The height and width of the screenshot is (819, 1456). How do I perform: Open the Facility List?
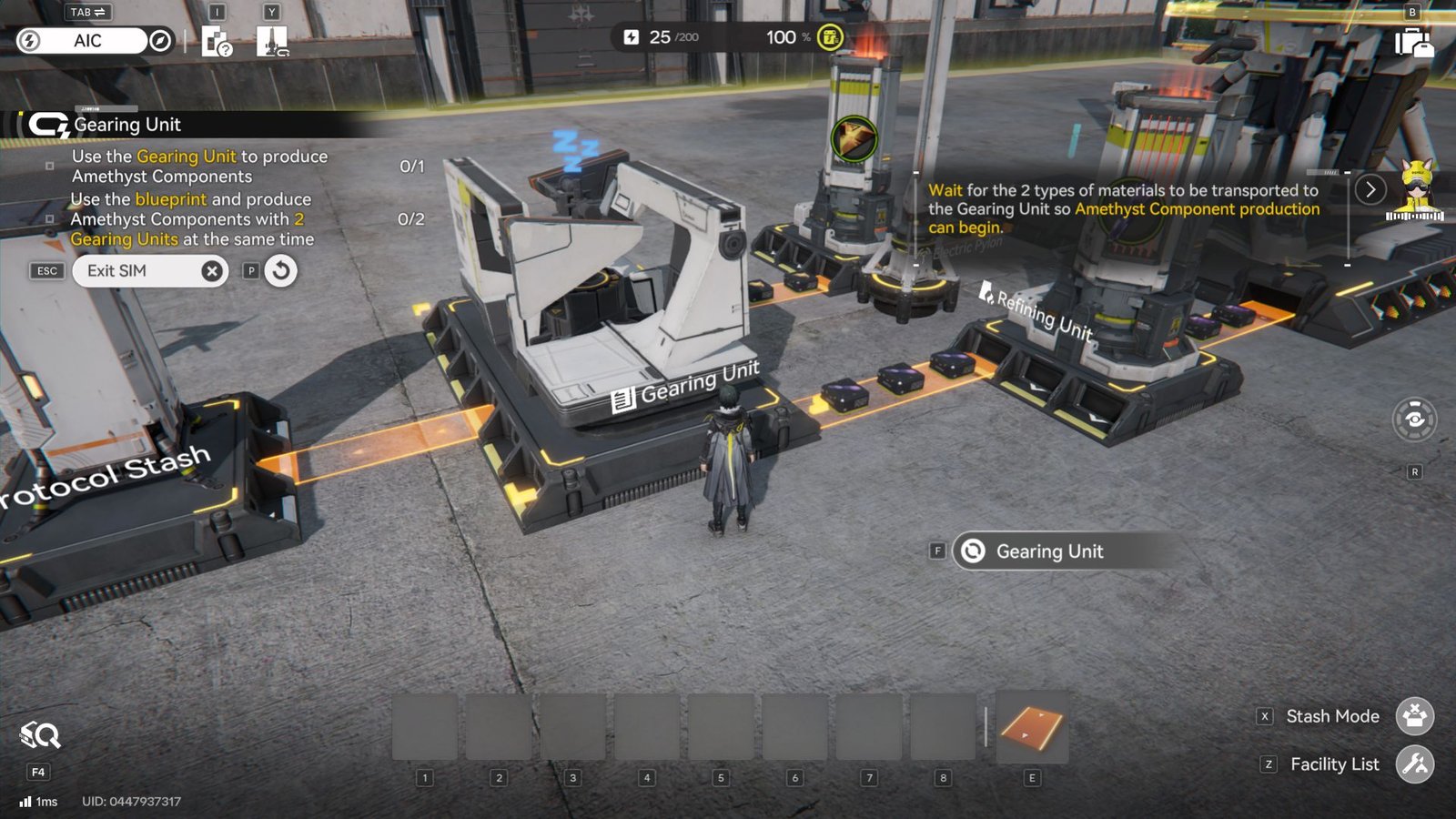tap(1415, 764)
